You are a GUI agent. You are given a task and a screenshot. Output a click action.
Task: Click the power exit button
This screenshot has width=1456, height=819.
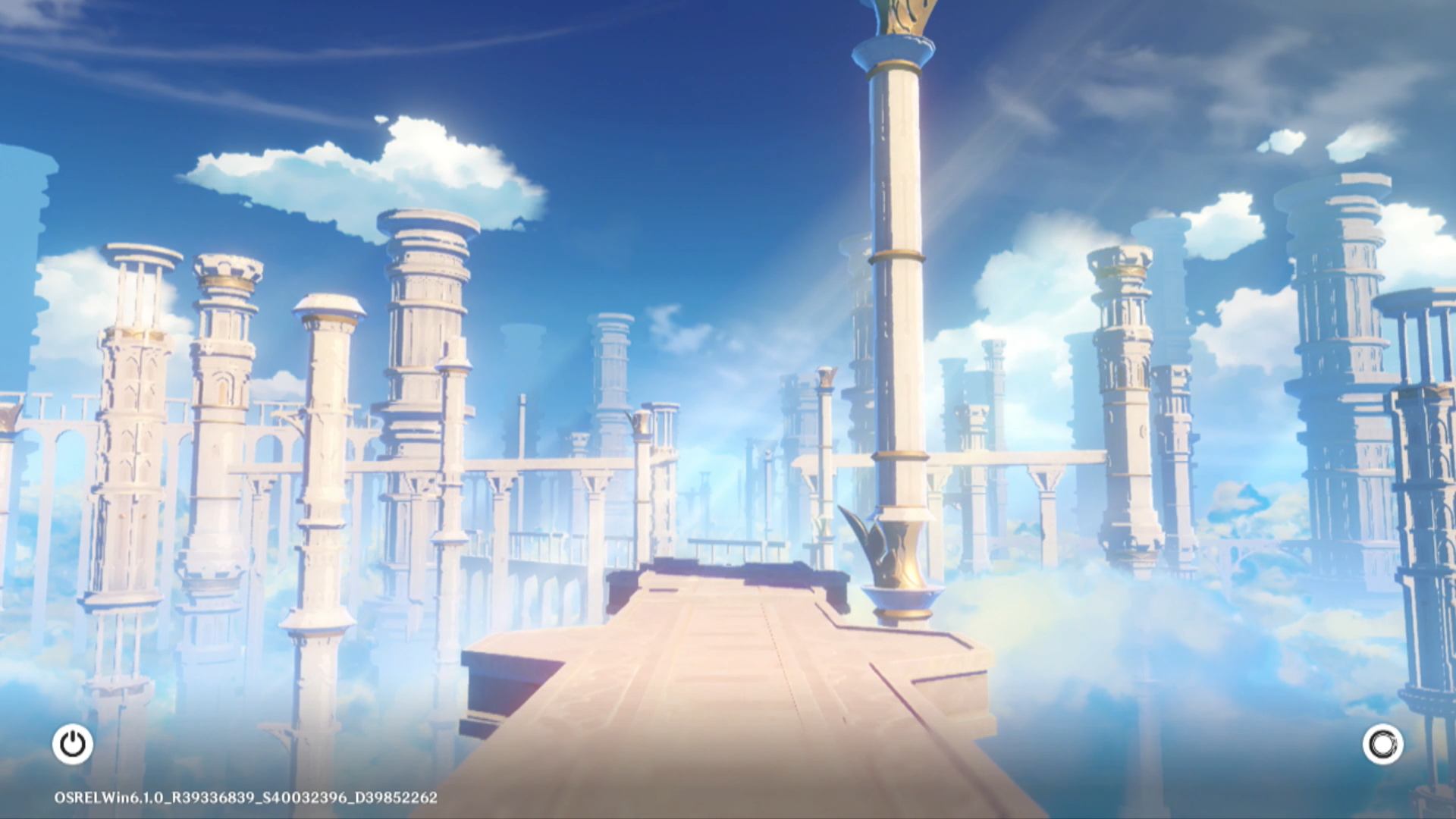click(73, 744)
